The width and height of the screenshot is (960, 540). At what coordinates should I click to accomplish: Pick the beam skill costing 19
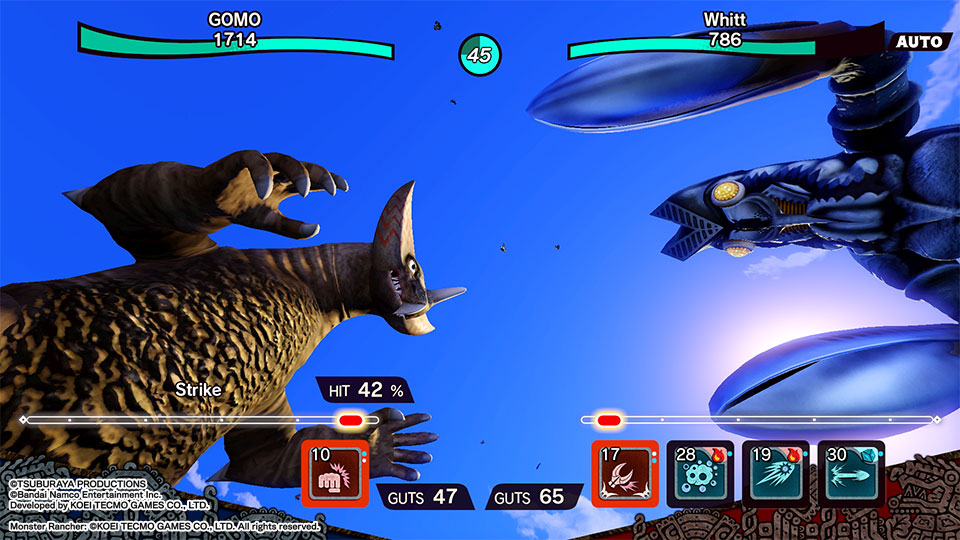coord(775,474)
